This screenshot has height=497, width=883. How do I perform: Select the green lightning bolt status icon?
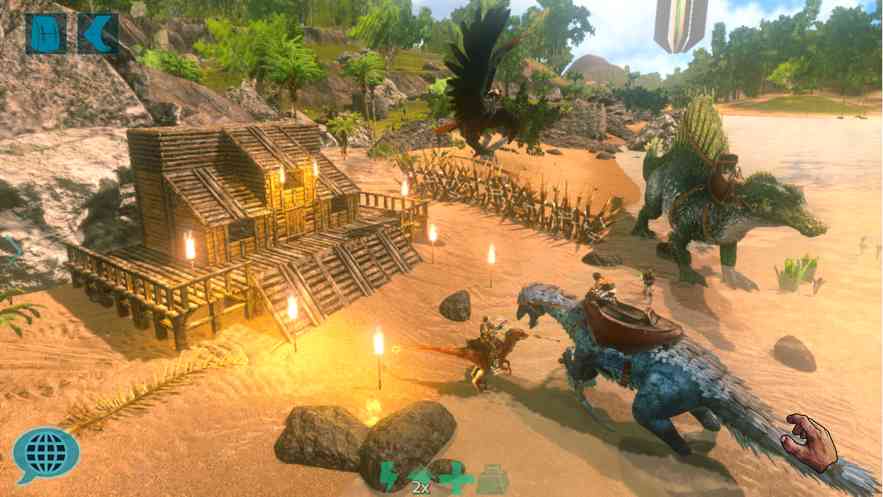point(389,476)
